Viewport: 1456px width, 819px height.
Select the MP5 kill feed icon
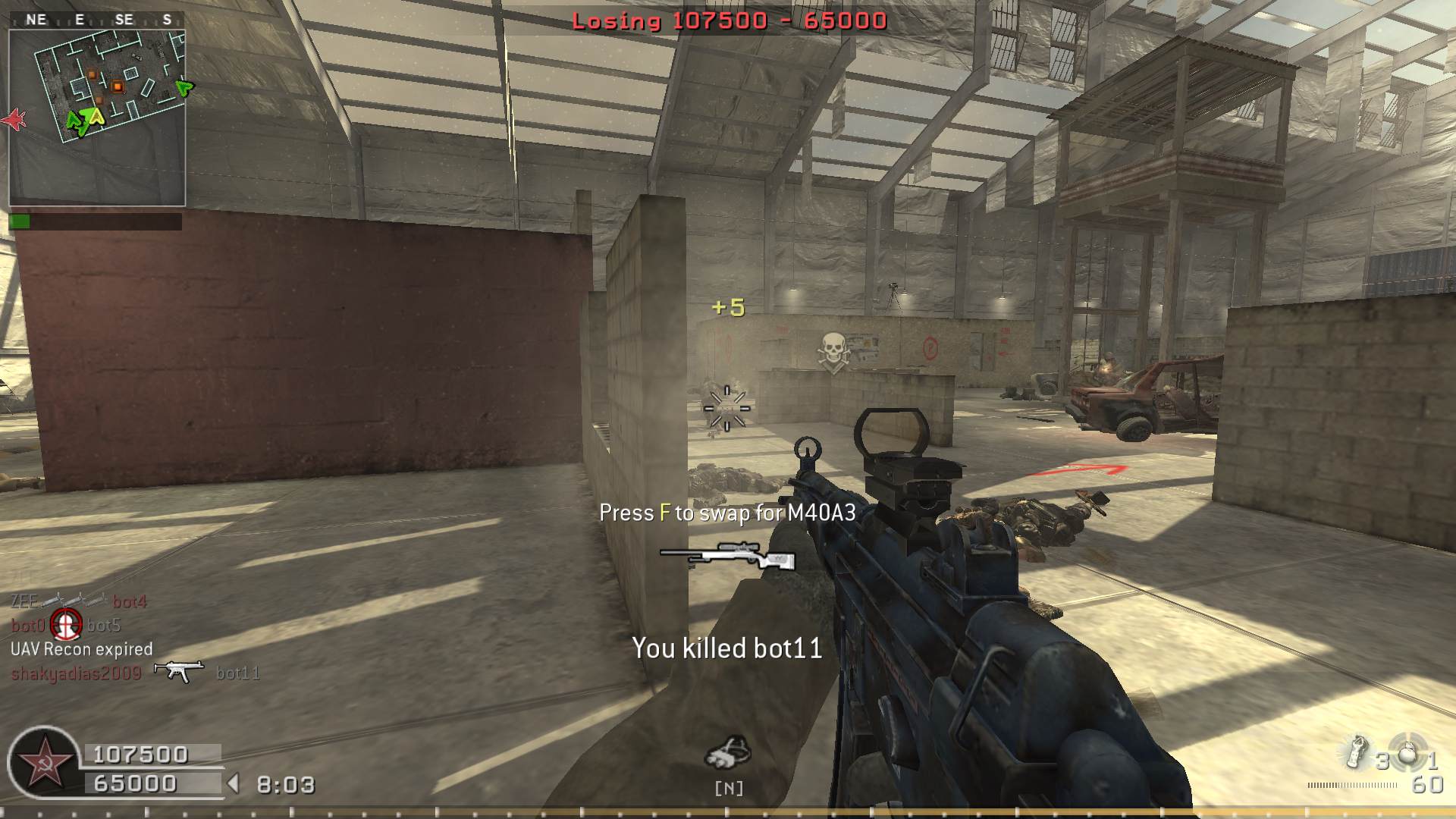179,671
